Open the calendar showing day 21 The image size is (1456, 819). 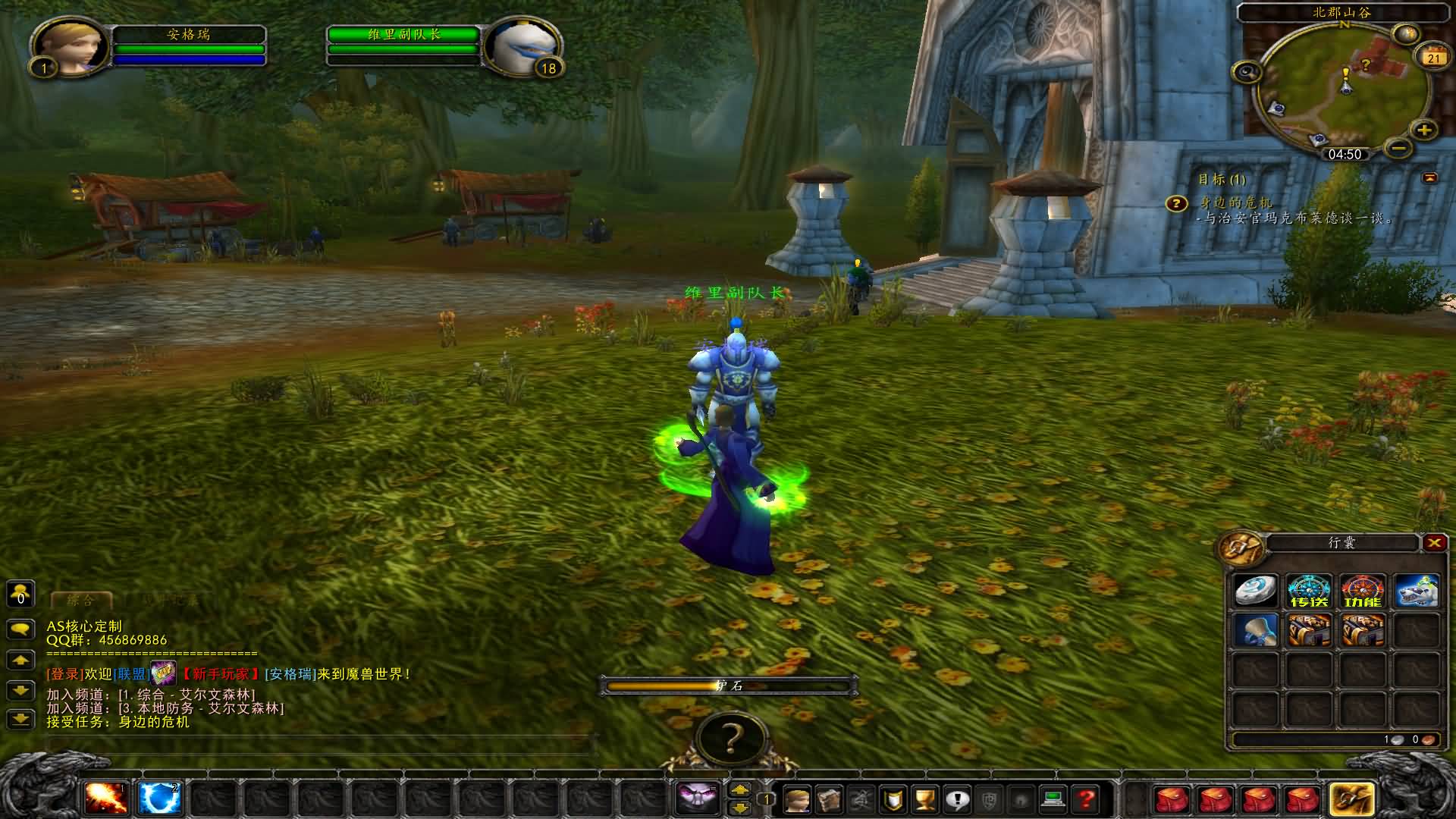tap(1433, 58)
